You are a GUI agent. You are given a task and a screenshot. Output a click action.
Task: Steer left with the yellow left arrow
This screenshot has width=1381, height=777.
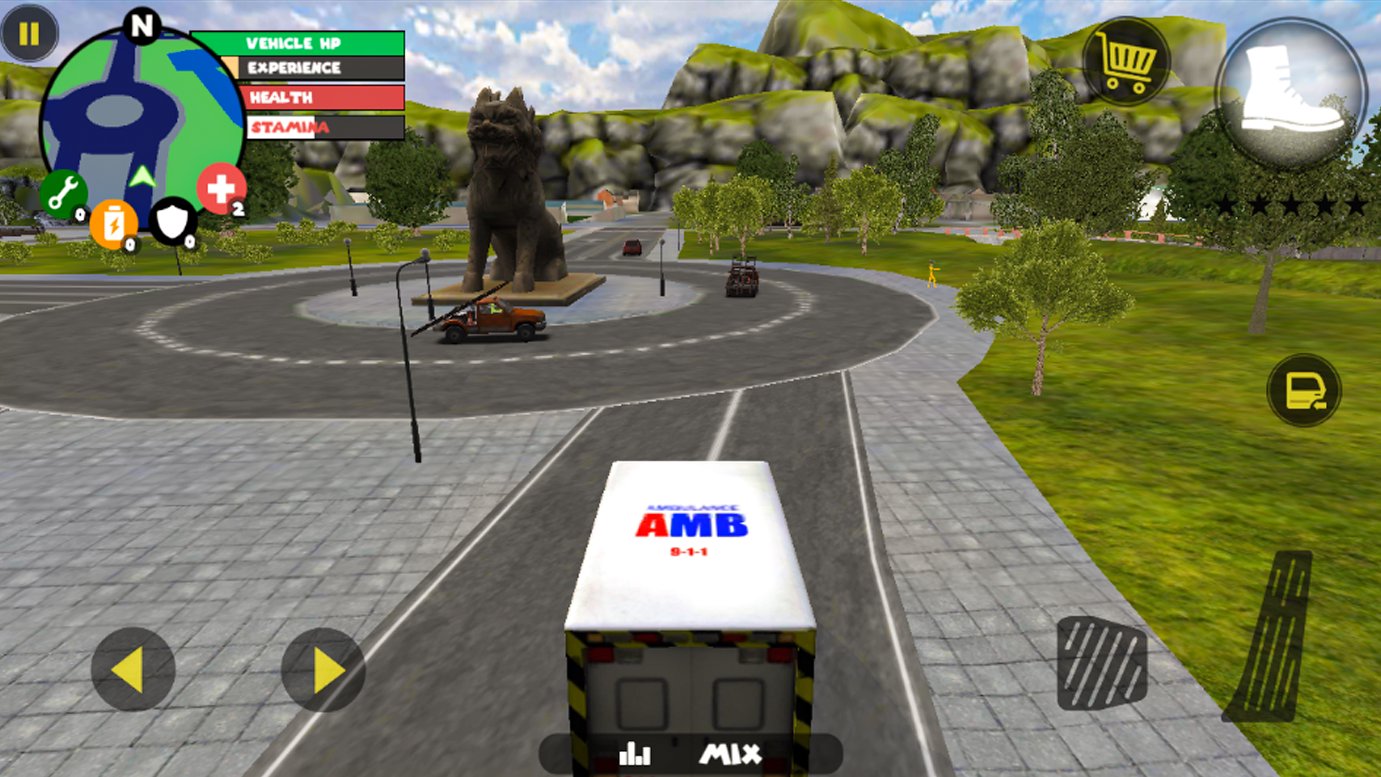click(132, 669)
